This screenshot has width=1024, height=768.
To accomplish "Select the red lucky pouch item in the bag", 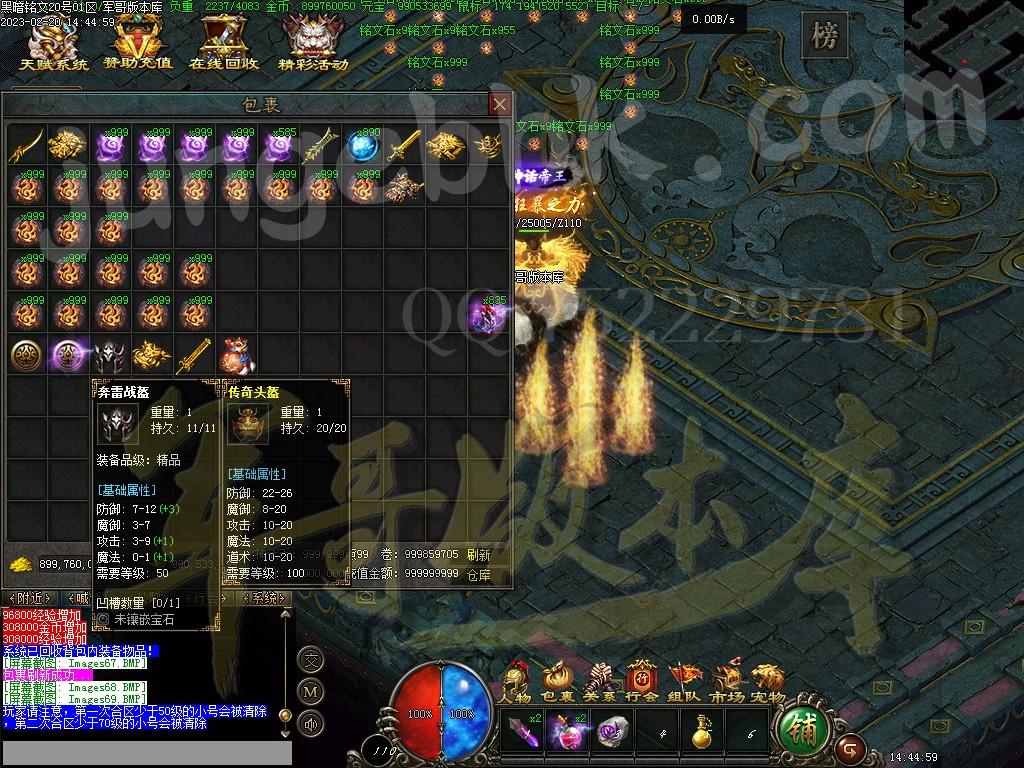I will pyautogui.click(x=234, y=354).
